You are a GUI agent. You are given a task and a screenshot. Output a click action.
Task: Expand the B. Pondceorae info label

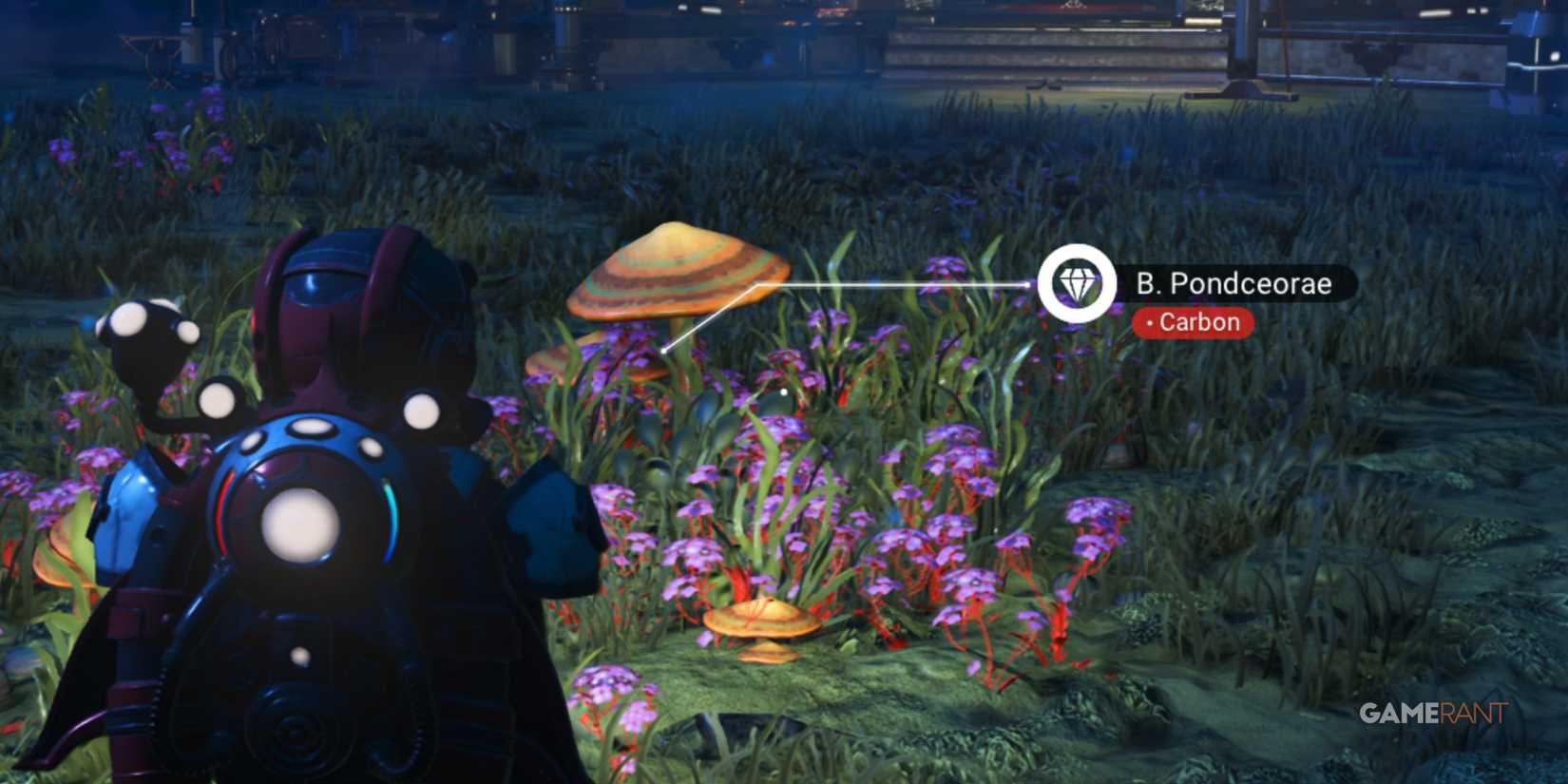click(1235, 283)
